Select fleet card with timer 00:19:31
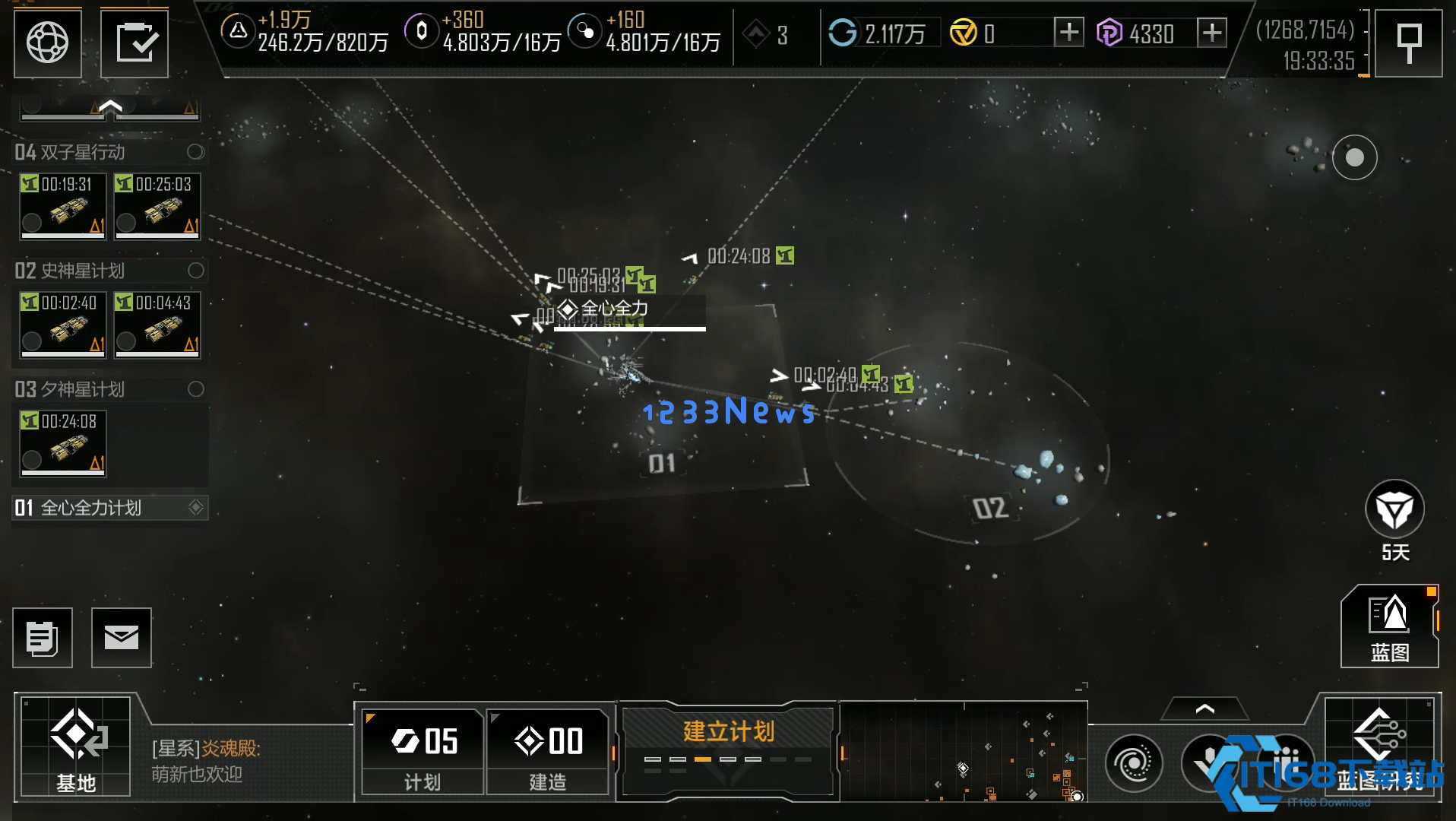The width and height of the screenshot is (1456, 821). [x=63, y=205]
